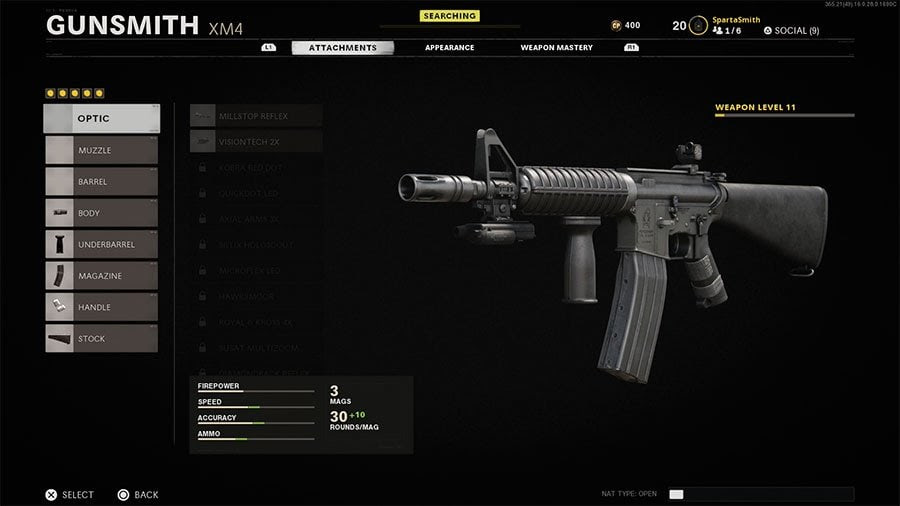The width and height of the screenshot is (900, 506).
Task: Select the locked Hawksmoor optic
Action: (x=256, y=296)
